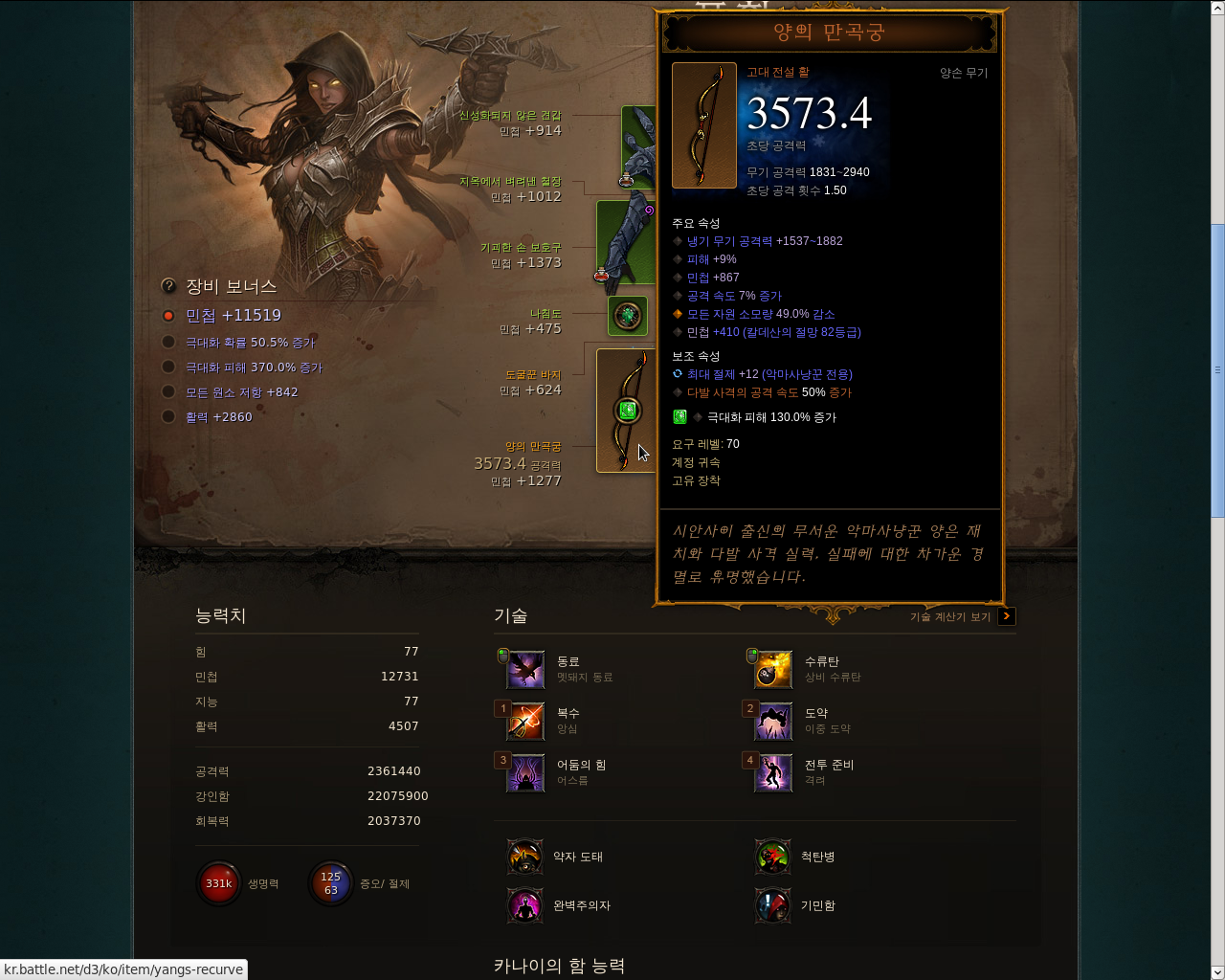1225x980 pixels.
Task: Click the 어둠의 힘 skill icon
Action: click(x=524, y=773)
